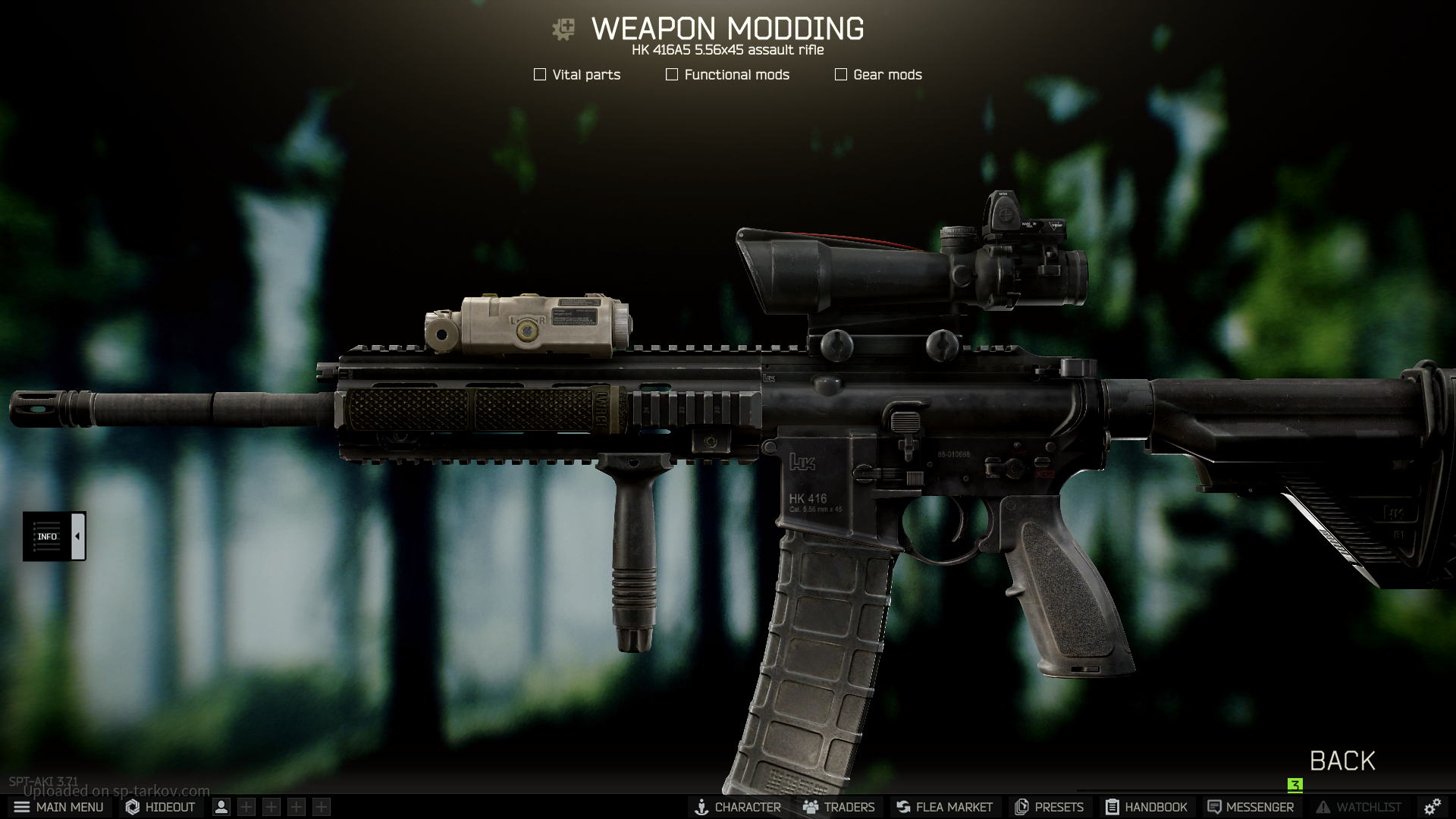Open the Handbook
Screen dimensions: 1456x819
pyautogui.click(x=1146, y=807)
